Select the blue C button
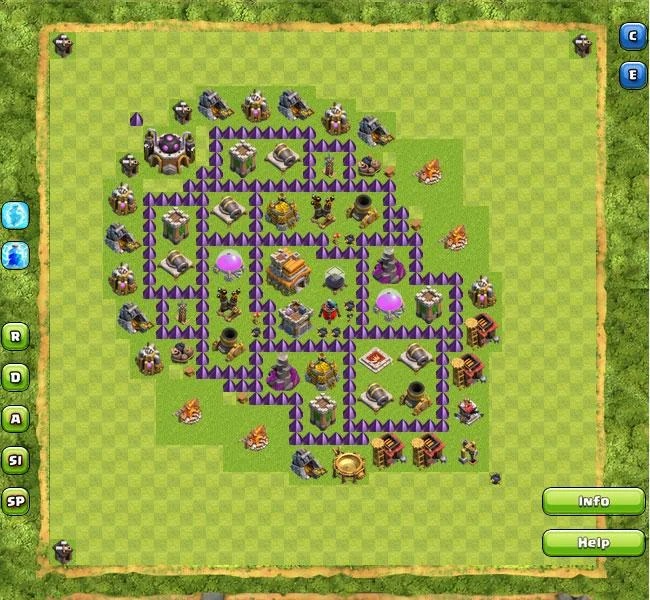The width and height of the screenshot is (650, 600). pos(632,37)
